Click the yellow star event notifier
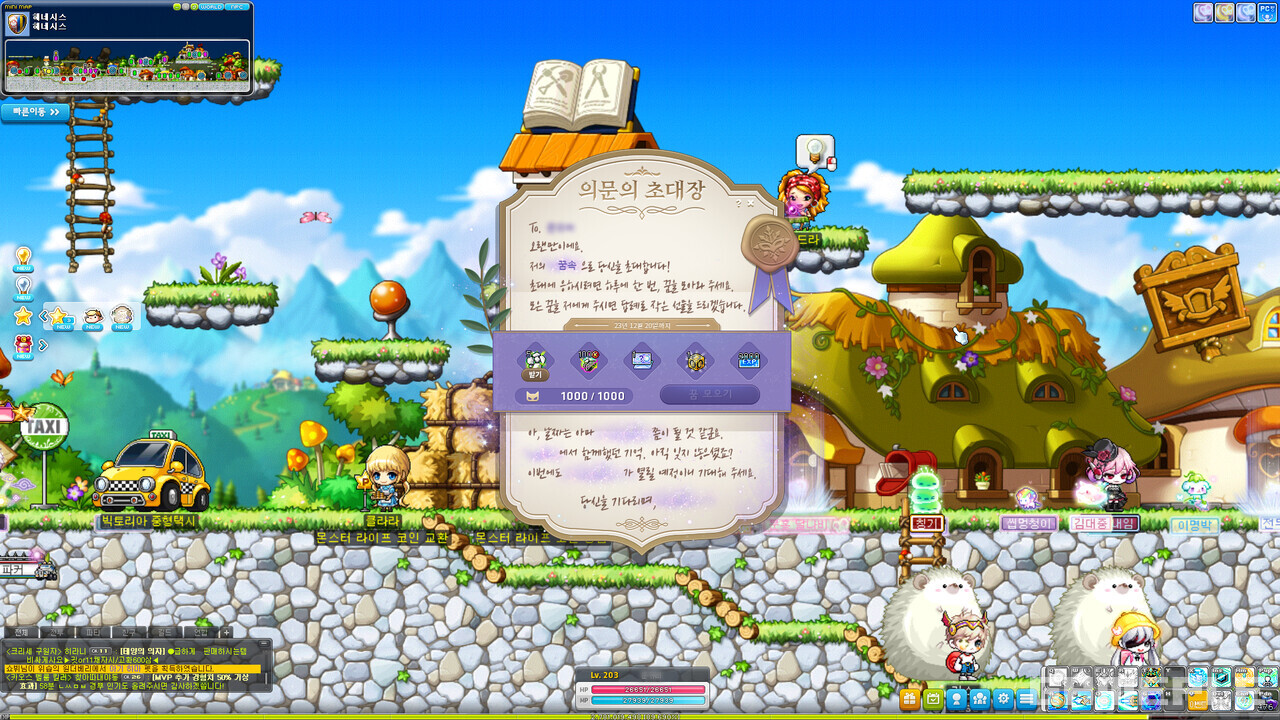Image resolution: width=1280 pixels, height=720 pixels. (x=23, y=316)
